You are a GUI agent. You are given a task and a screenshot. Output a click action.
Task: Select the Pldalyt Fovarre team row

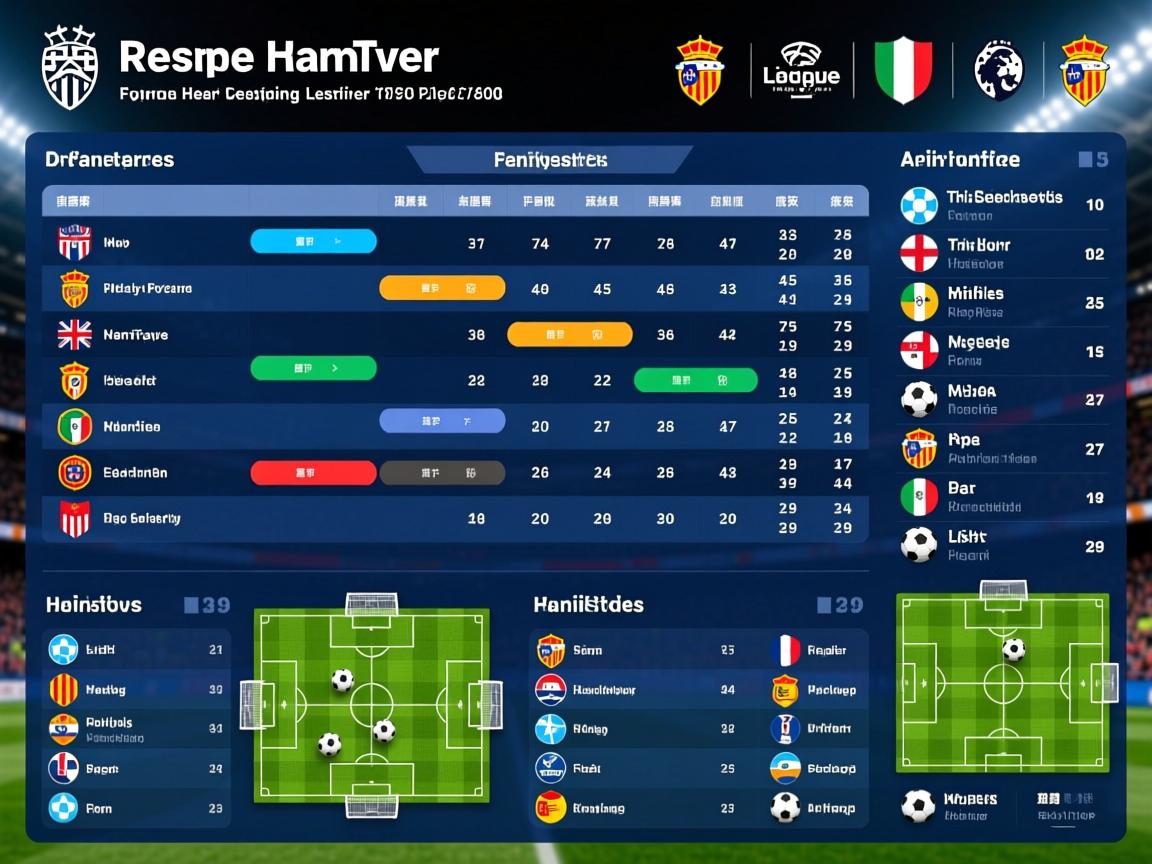147,289
